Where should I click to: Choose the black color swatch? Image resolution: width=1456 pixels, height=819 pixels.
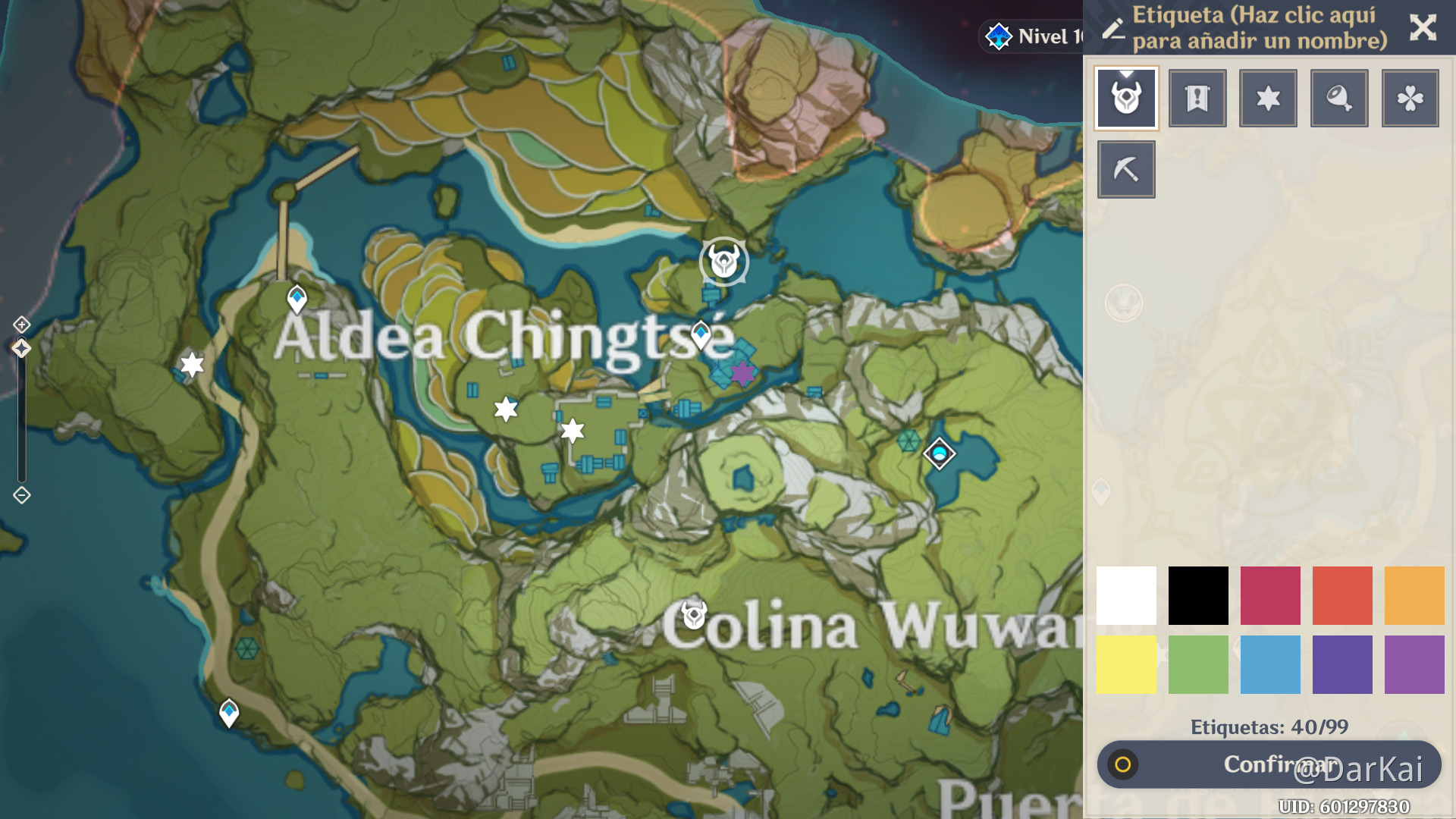pos(1198,595)
